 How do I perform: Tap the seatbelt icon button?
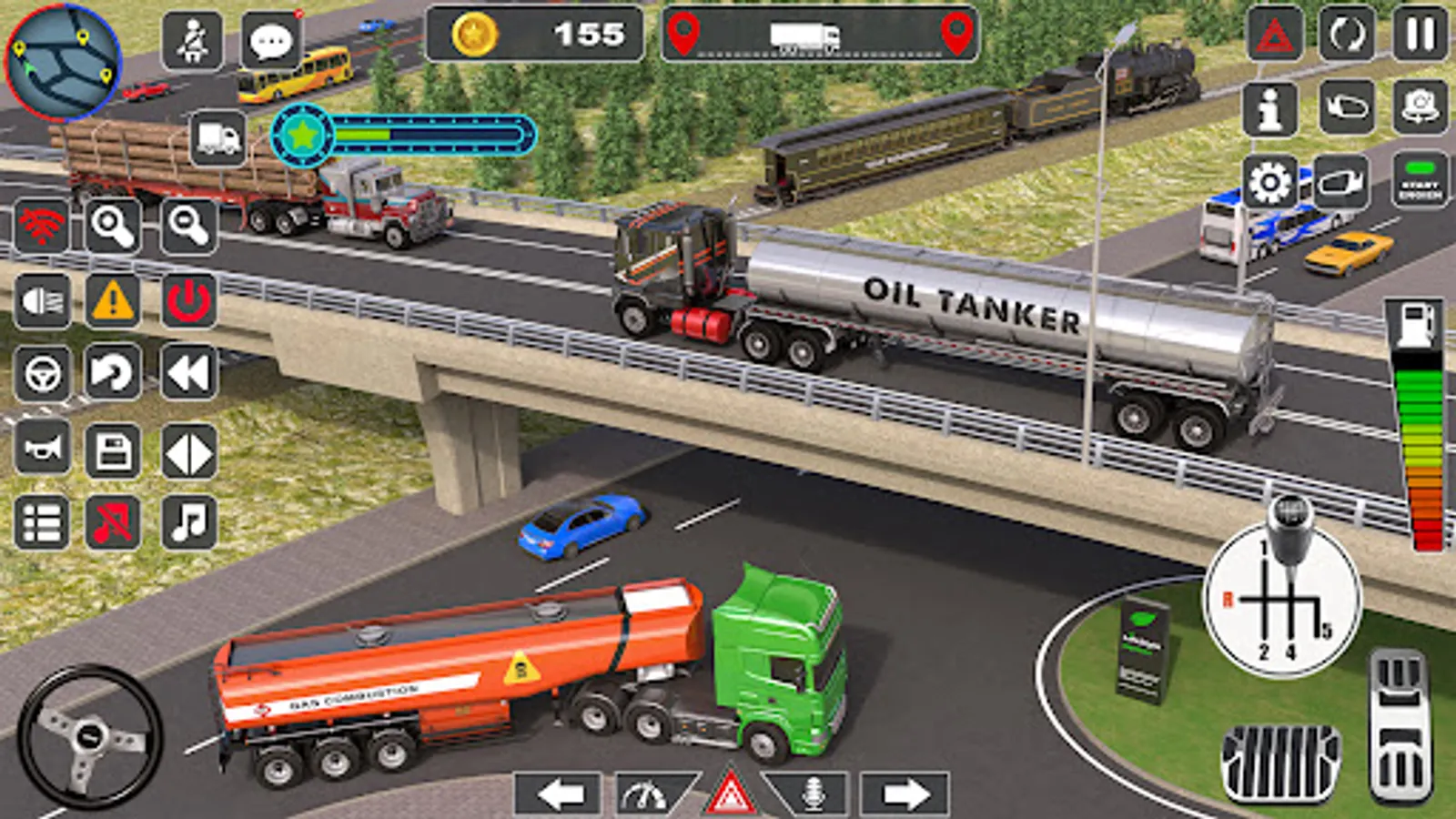192,40
